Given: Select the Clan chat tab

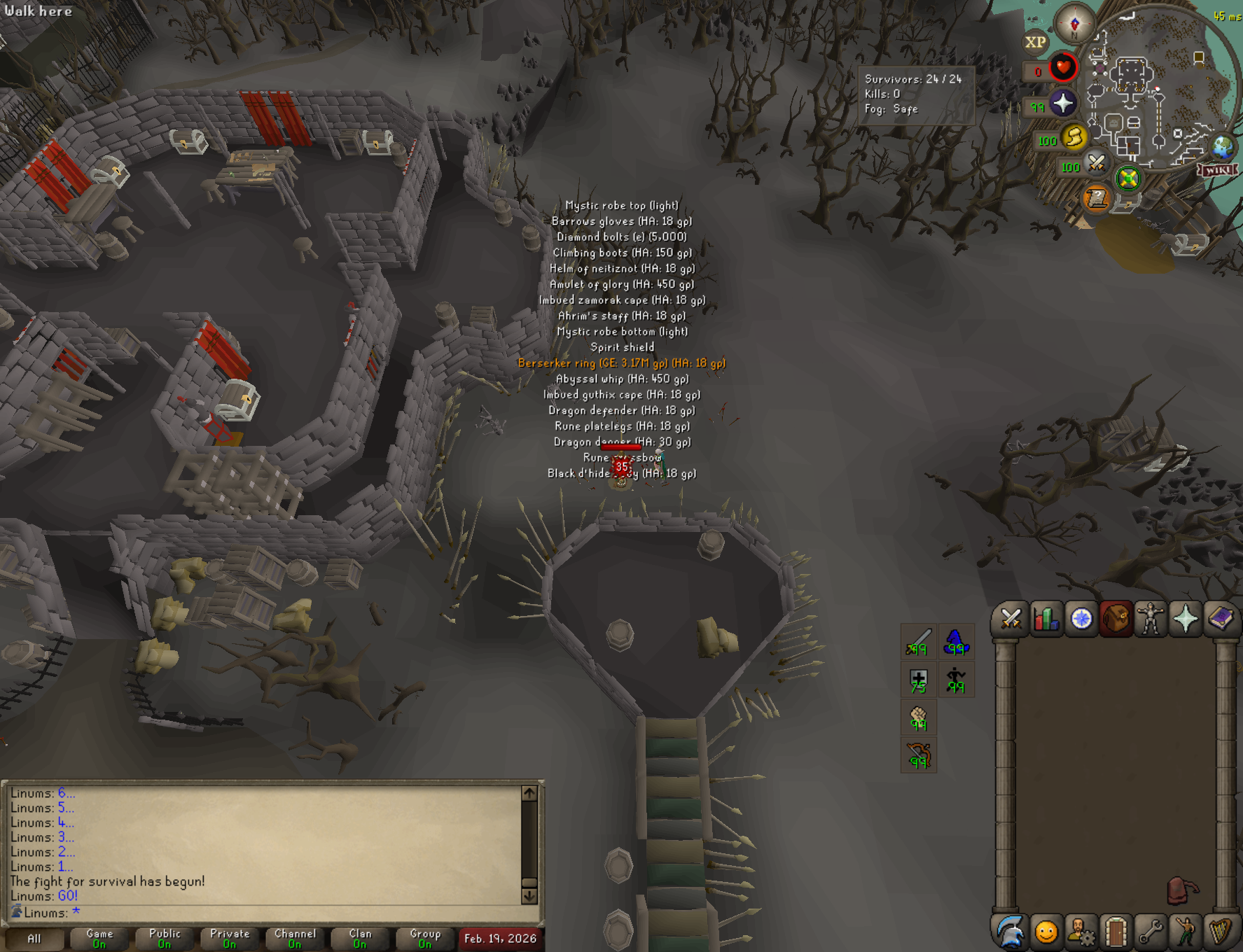Looking at the screenshot, I should (360, 938).
